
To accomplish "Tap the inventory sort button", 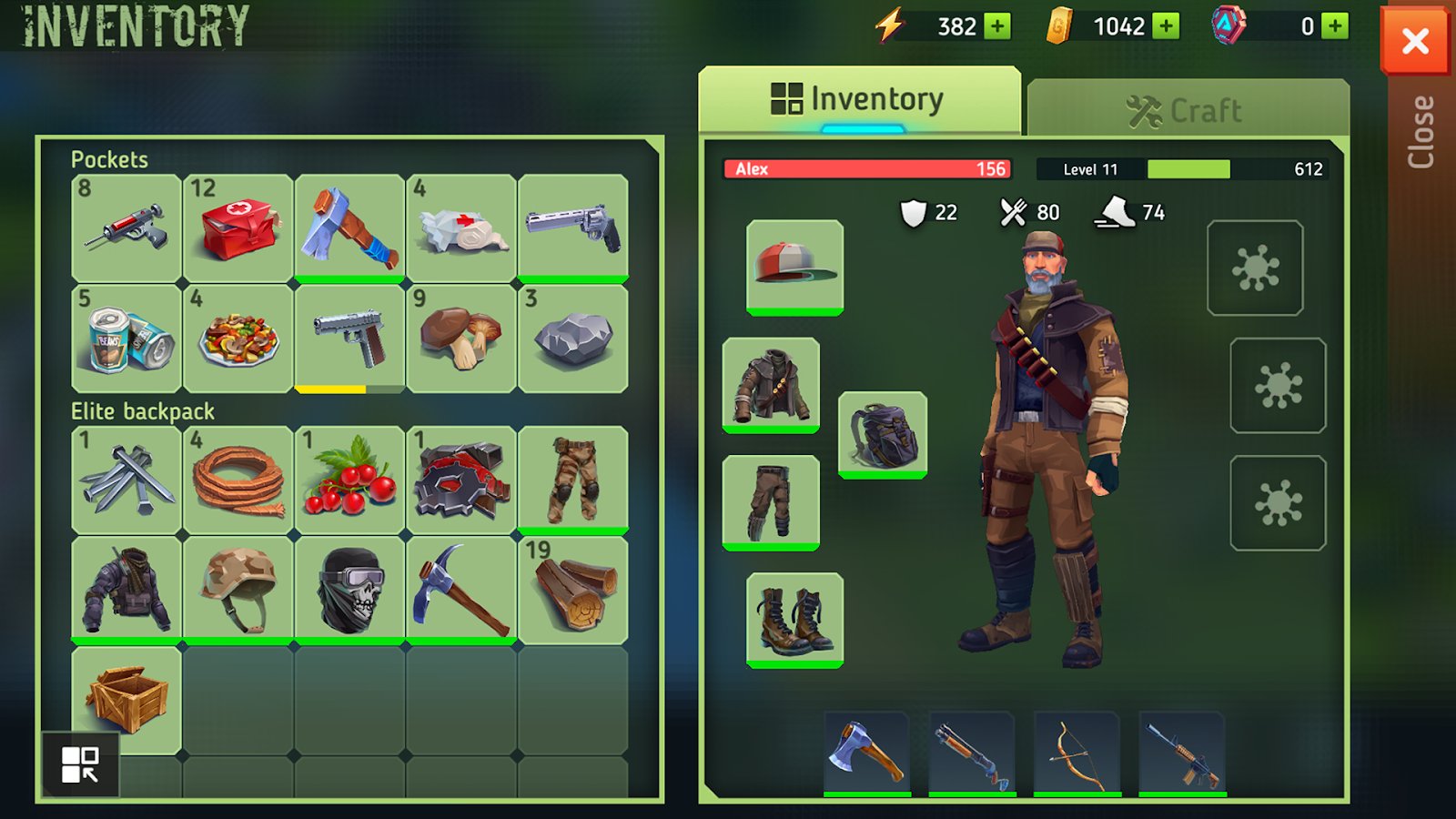I will (x=80, y=764).
